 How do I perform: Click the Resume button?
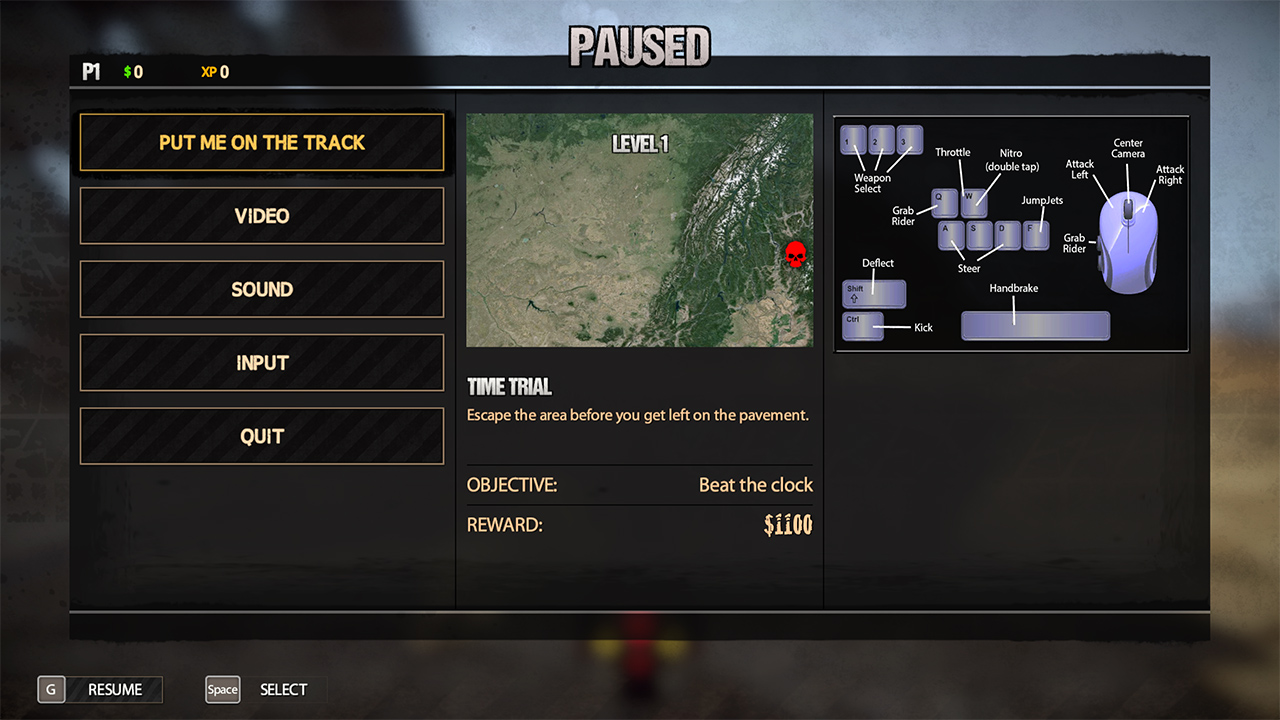[100, 689]
